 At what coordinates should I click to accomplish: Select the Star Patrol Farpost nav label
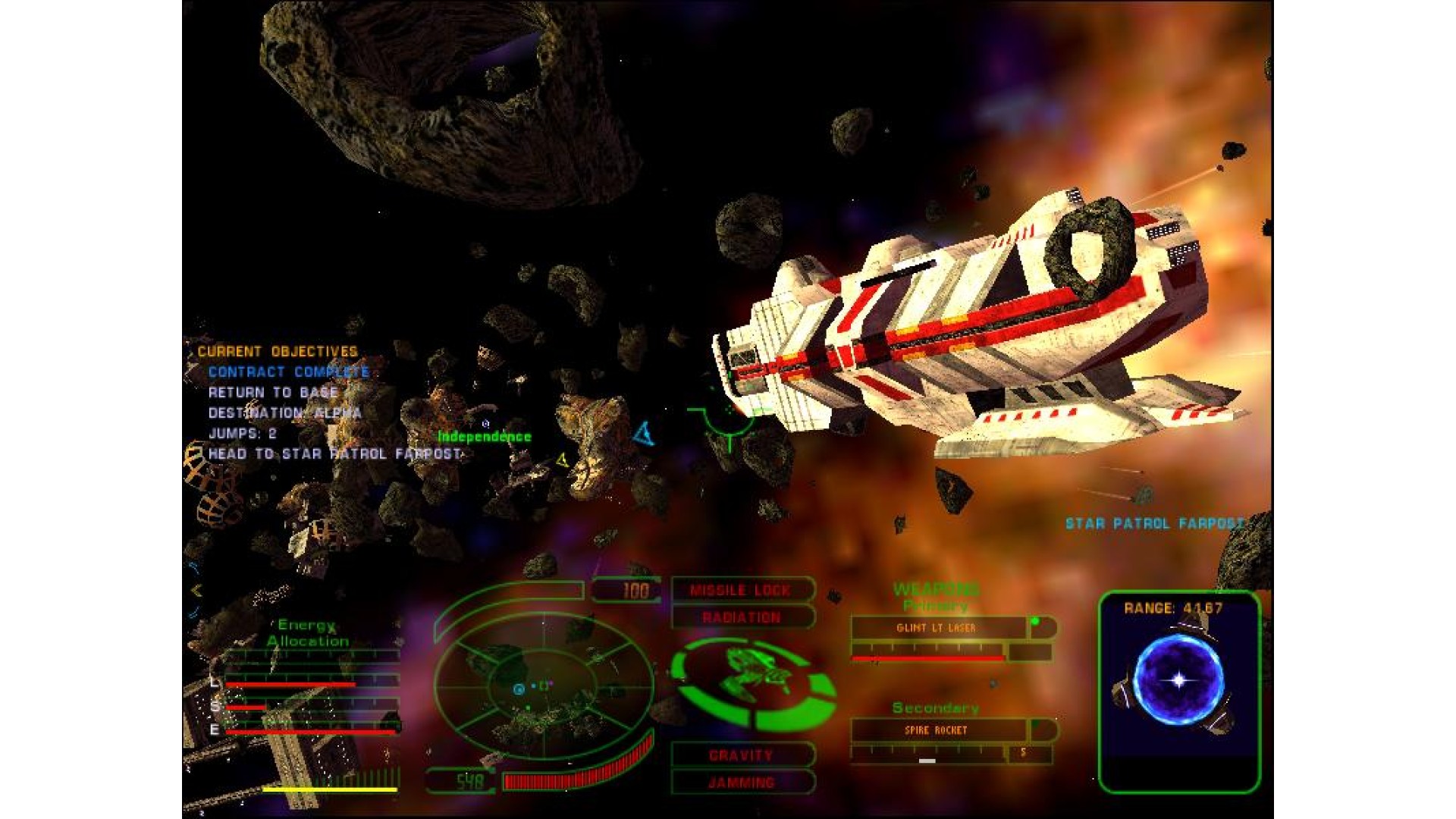[1154, 523]
